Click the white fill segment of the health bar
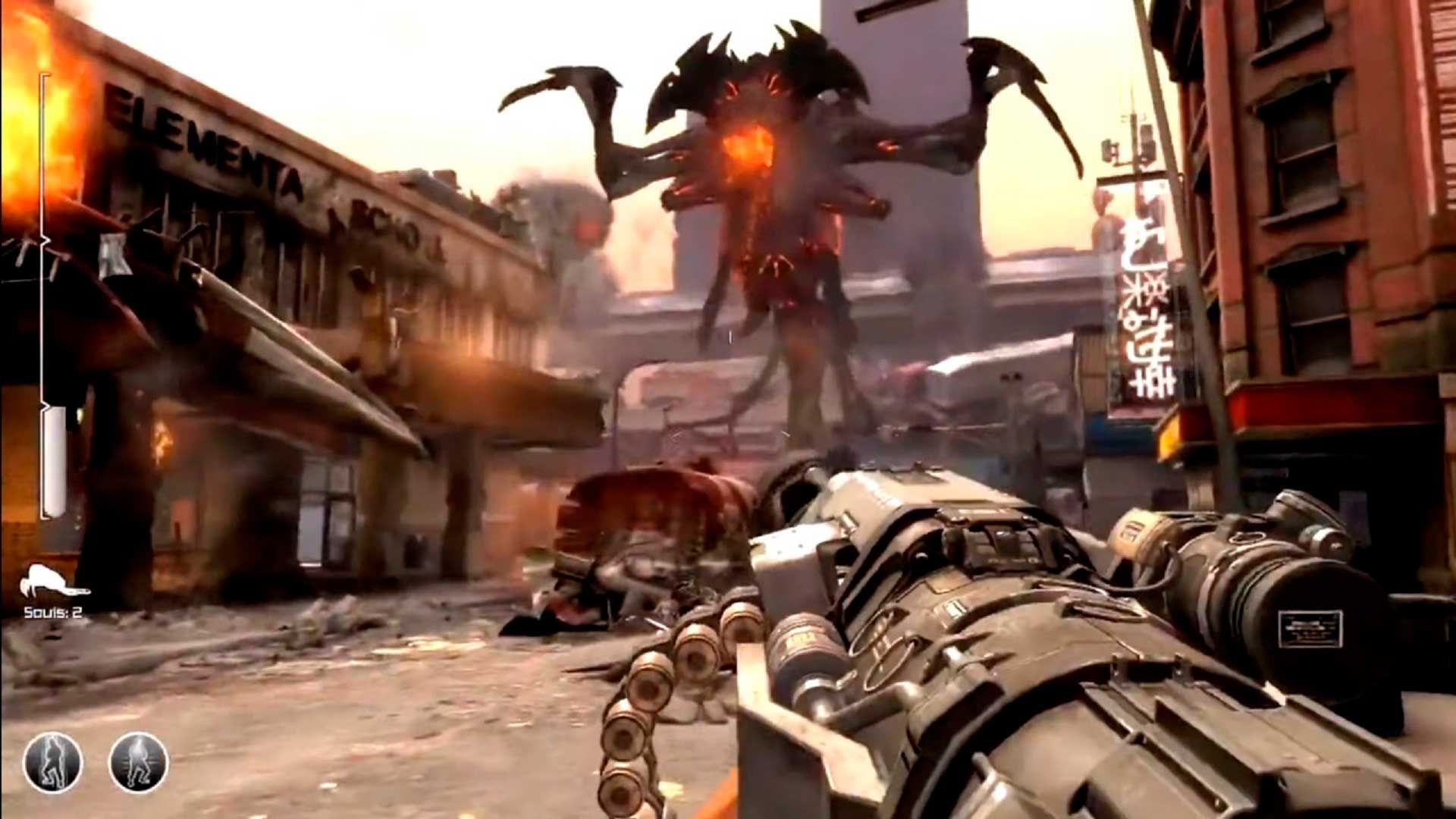The height and width of the screenshot is (819, 1456). click(x=55, y=470)
